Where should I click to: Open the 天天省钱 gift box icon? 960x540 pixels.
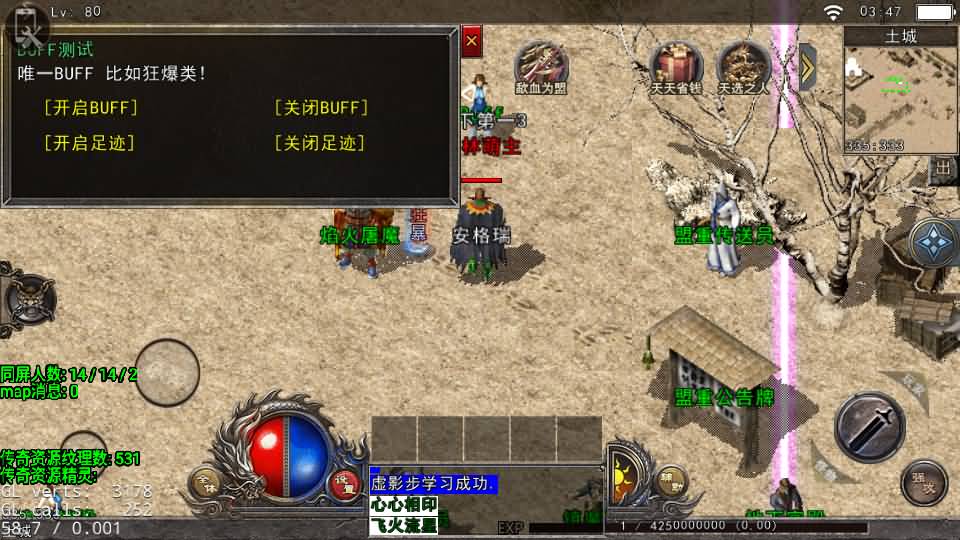(676, 65)
